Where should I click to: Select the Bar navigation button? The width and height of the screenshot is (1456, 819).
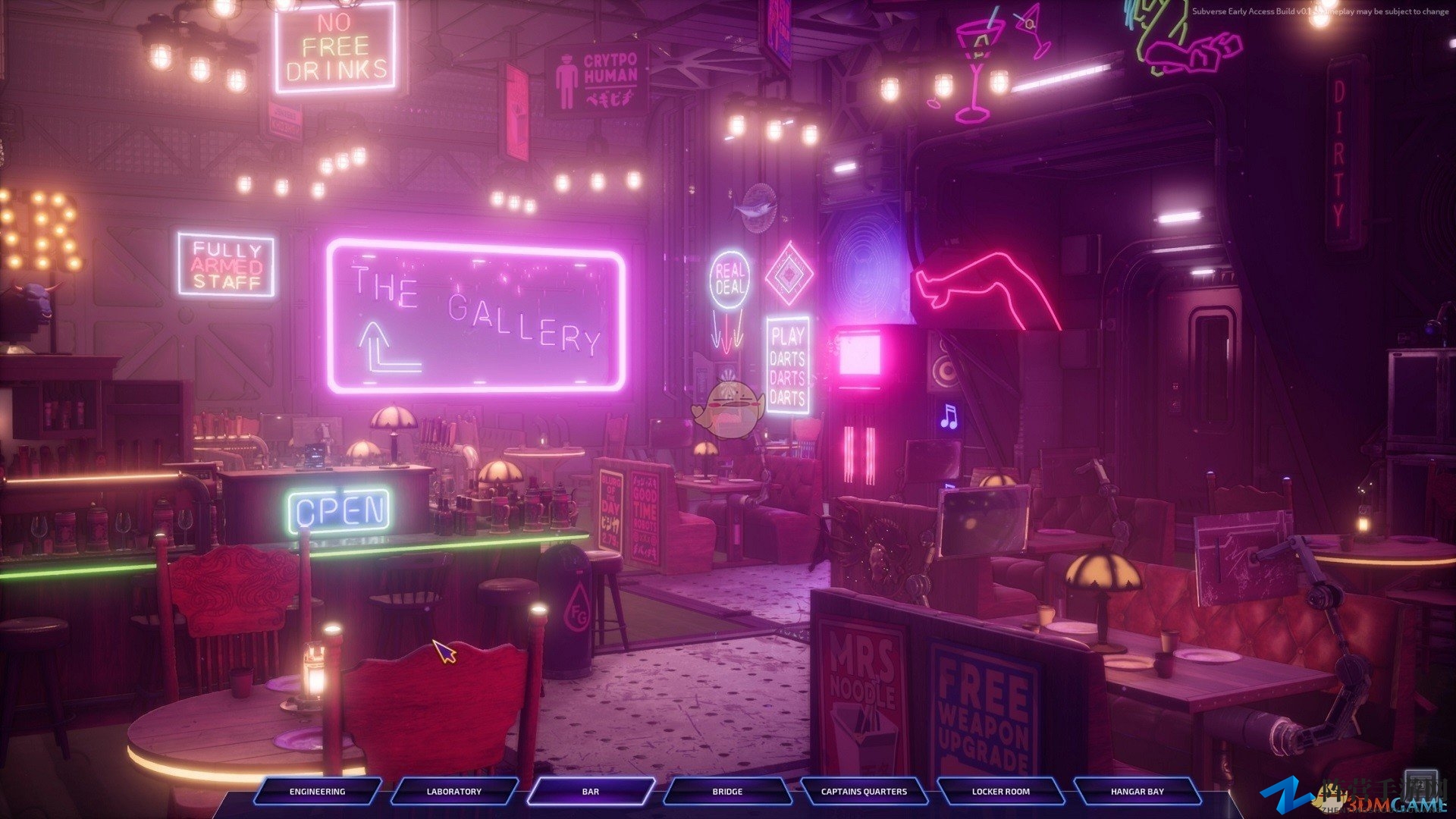coord(590,791)
